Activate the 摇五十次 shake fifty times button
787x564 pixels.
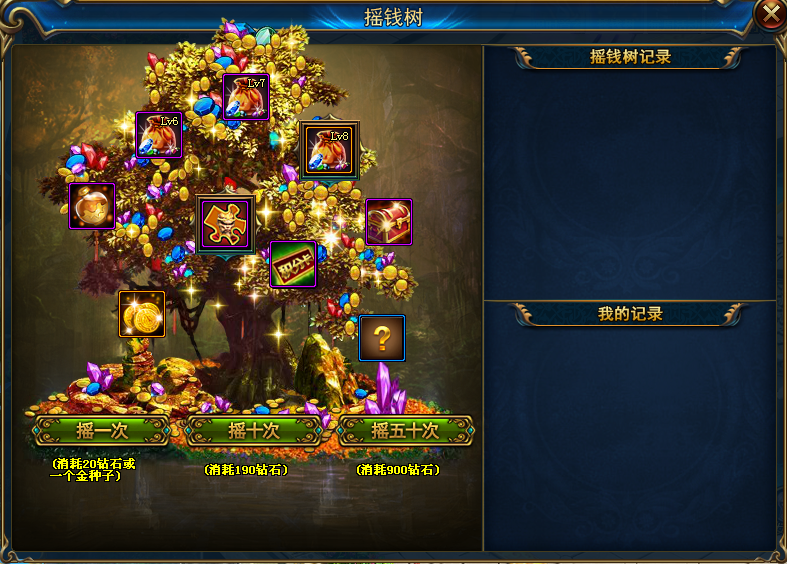[x=405, y=431]
